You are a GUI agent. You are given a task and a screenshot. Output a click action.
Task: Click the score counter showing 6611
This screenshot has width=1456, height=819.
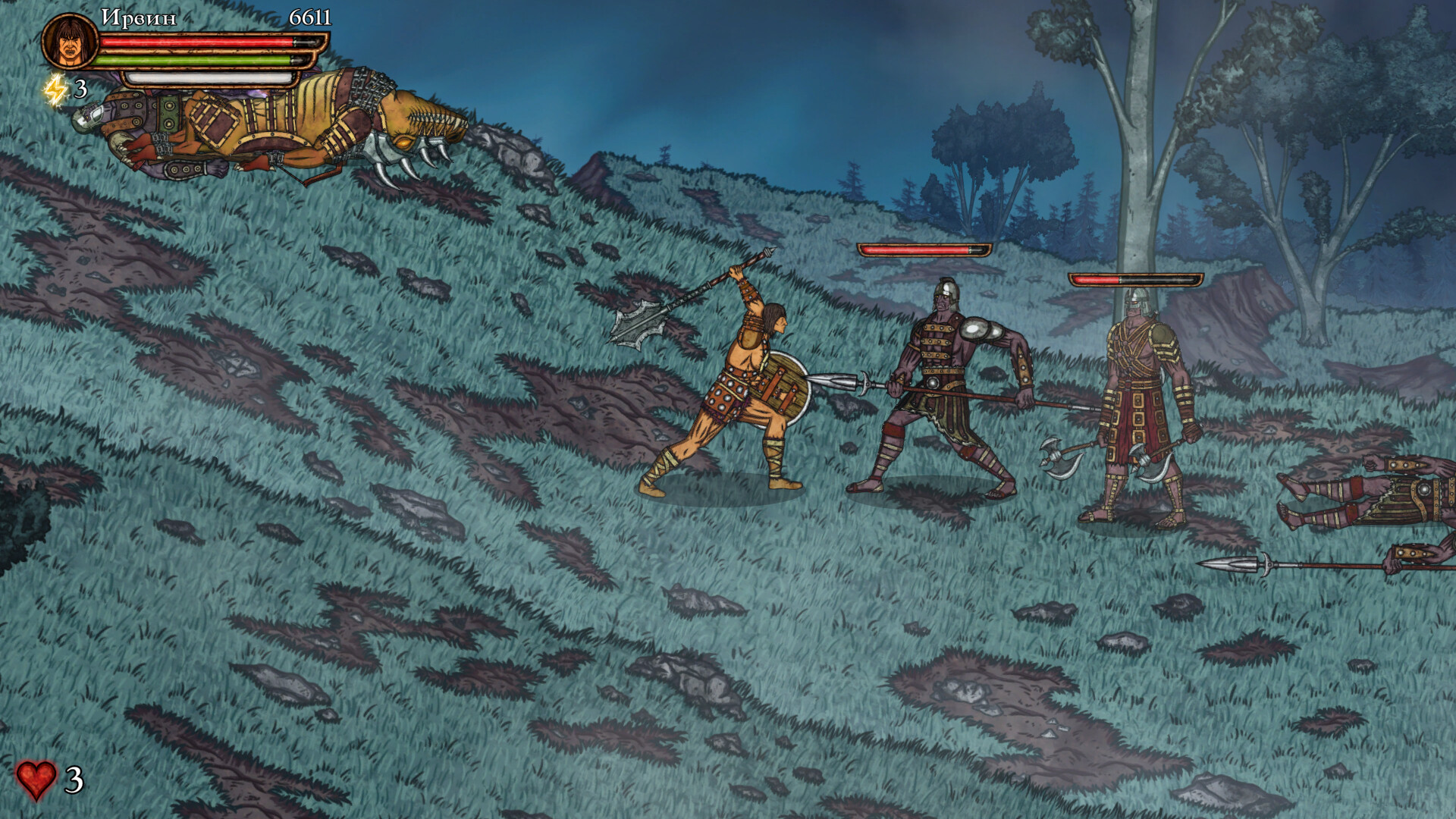pyautogui.click(x=309, y=19)
